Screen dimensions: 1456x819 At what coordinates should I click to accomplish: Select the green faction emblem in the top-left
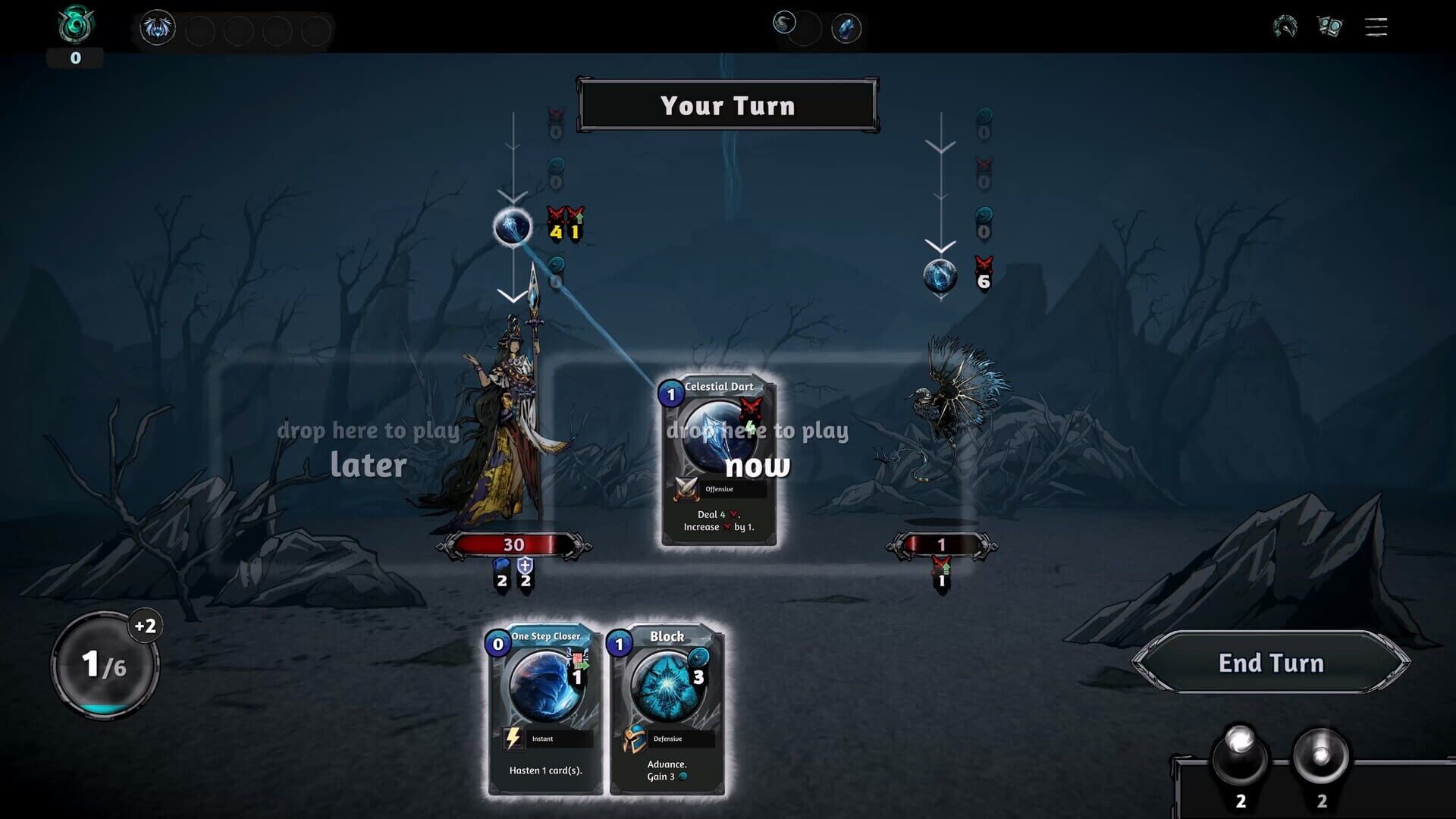74,23
